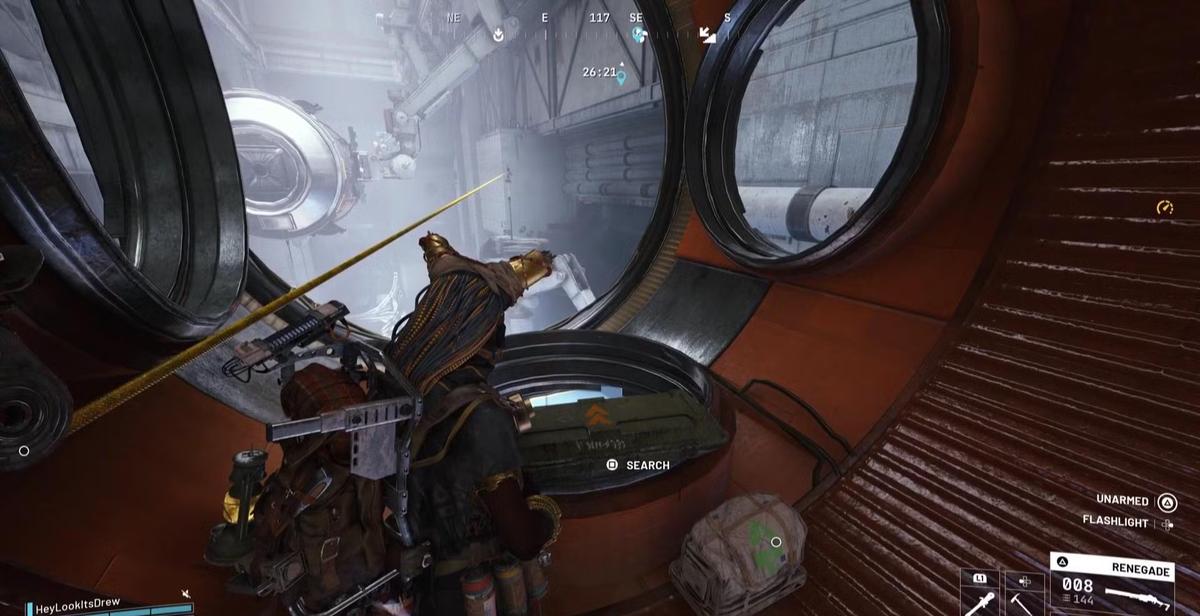The width and height of the screenshot is (1200, 616).
Task: Click the HeyLookItsDrew player nameplate
Action: [x=78, y=607]
